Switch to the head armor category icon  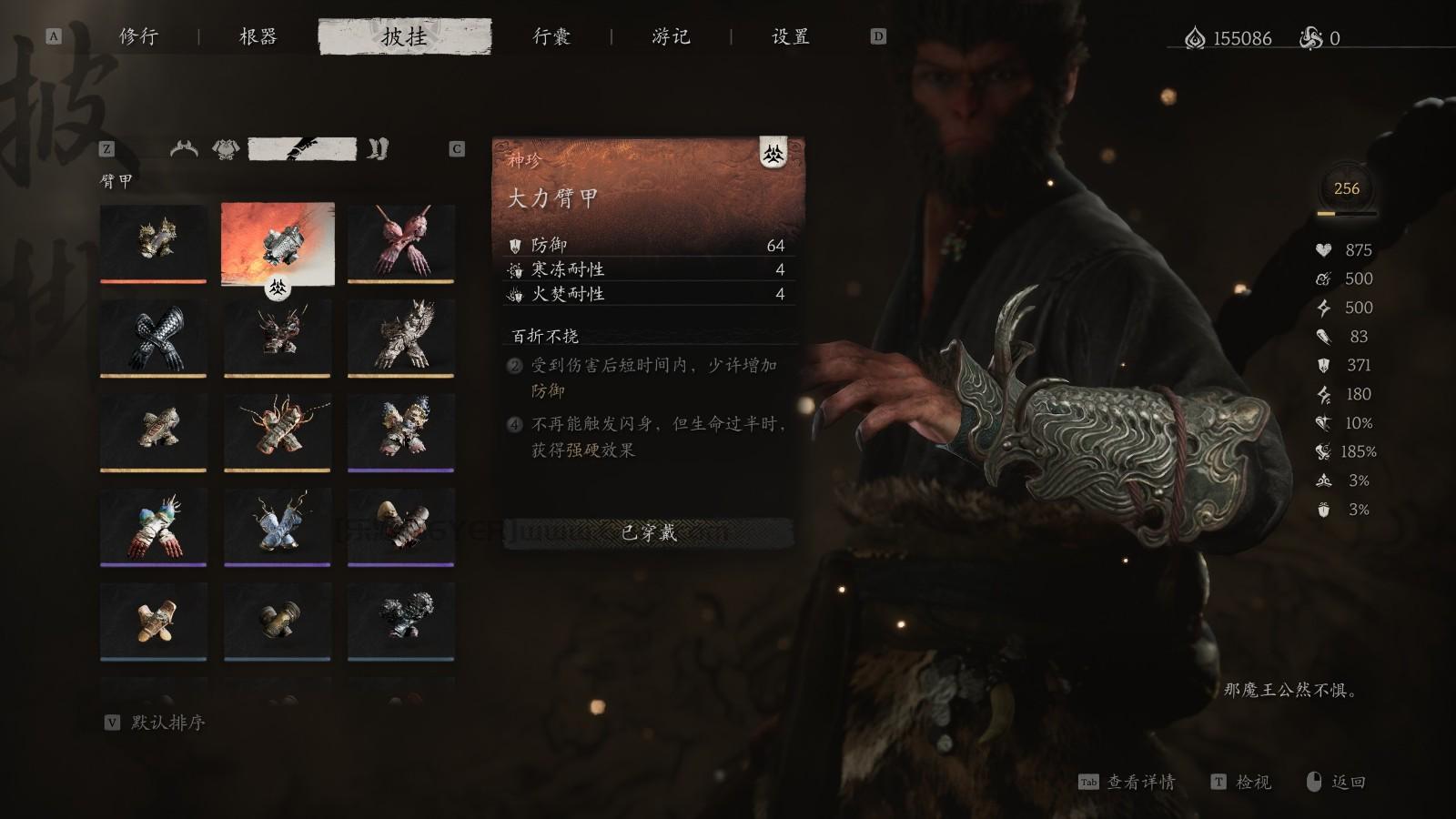185,150
